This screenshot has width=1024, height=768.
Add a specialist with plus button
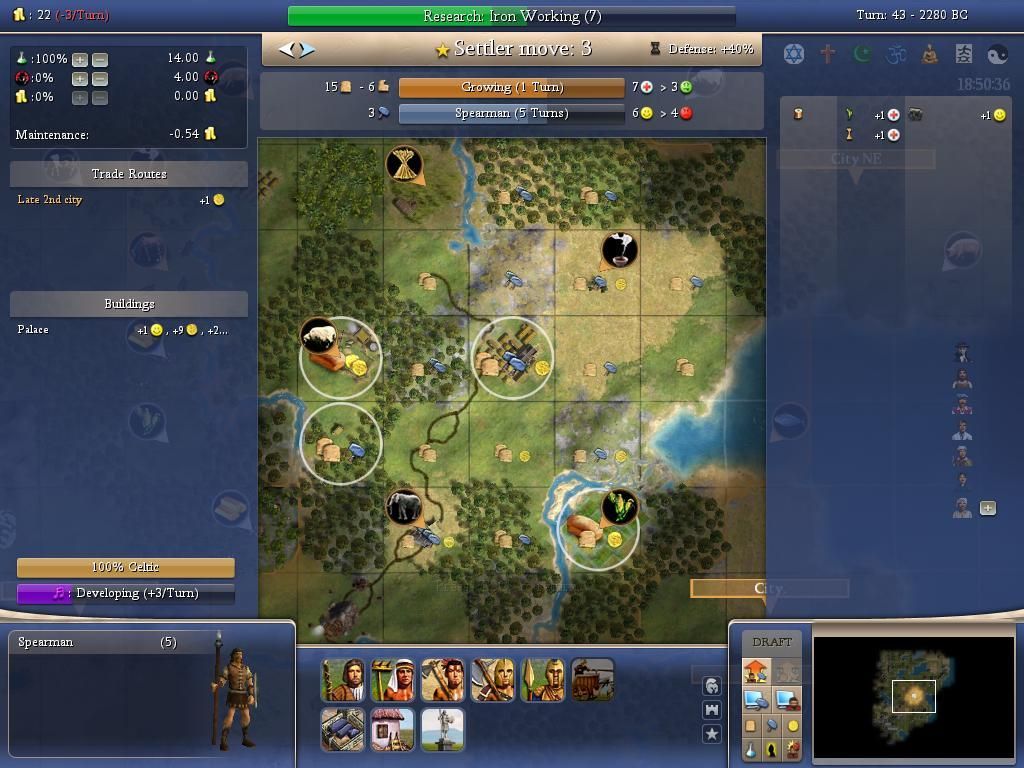pyautogui.click(x=988, y=508)
